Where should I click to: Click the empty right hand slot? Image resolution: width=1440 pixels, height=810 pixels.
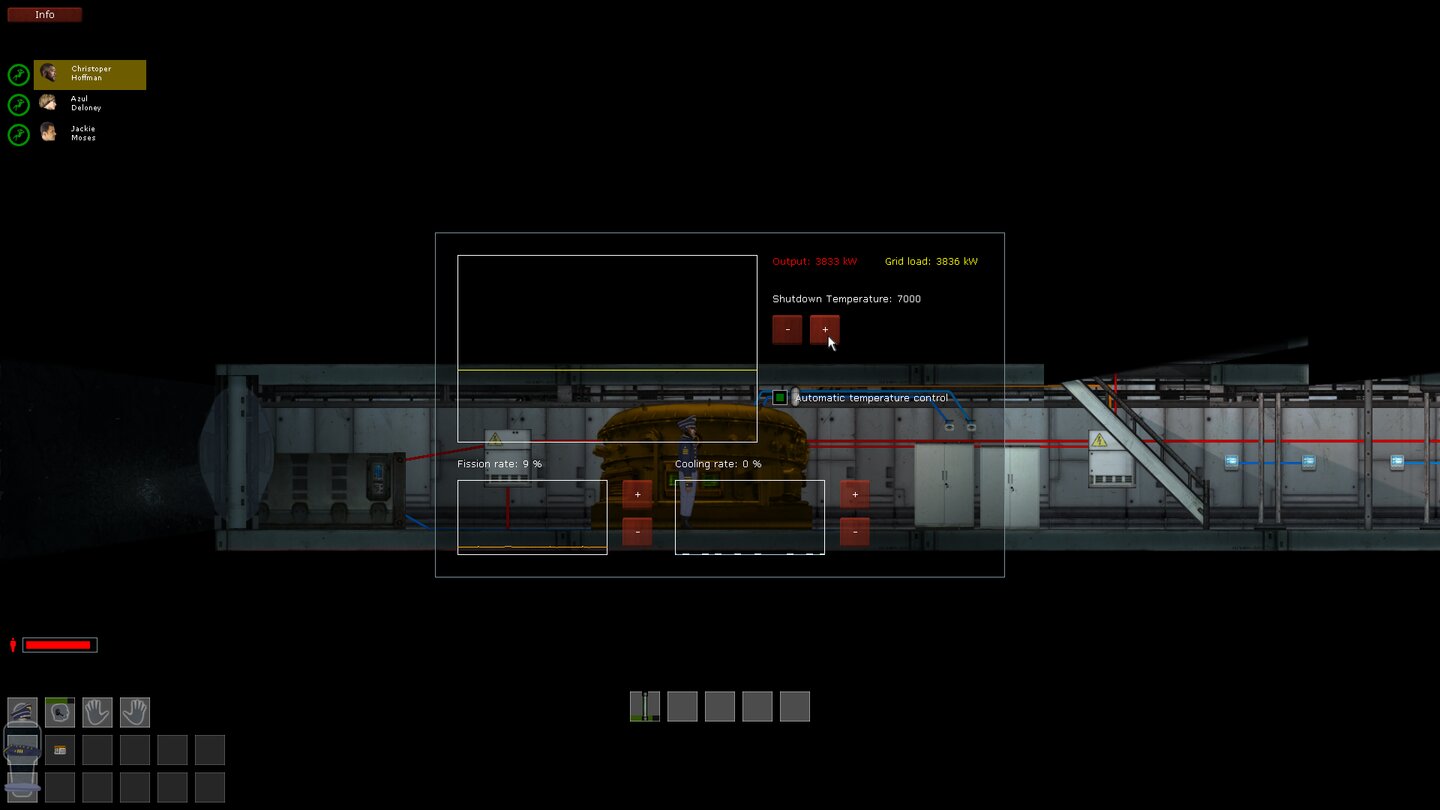[x=134, y=712]
